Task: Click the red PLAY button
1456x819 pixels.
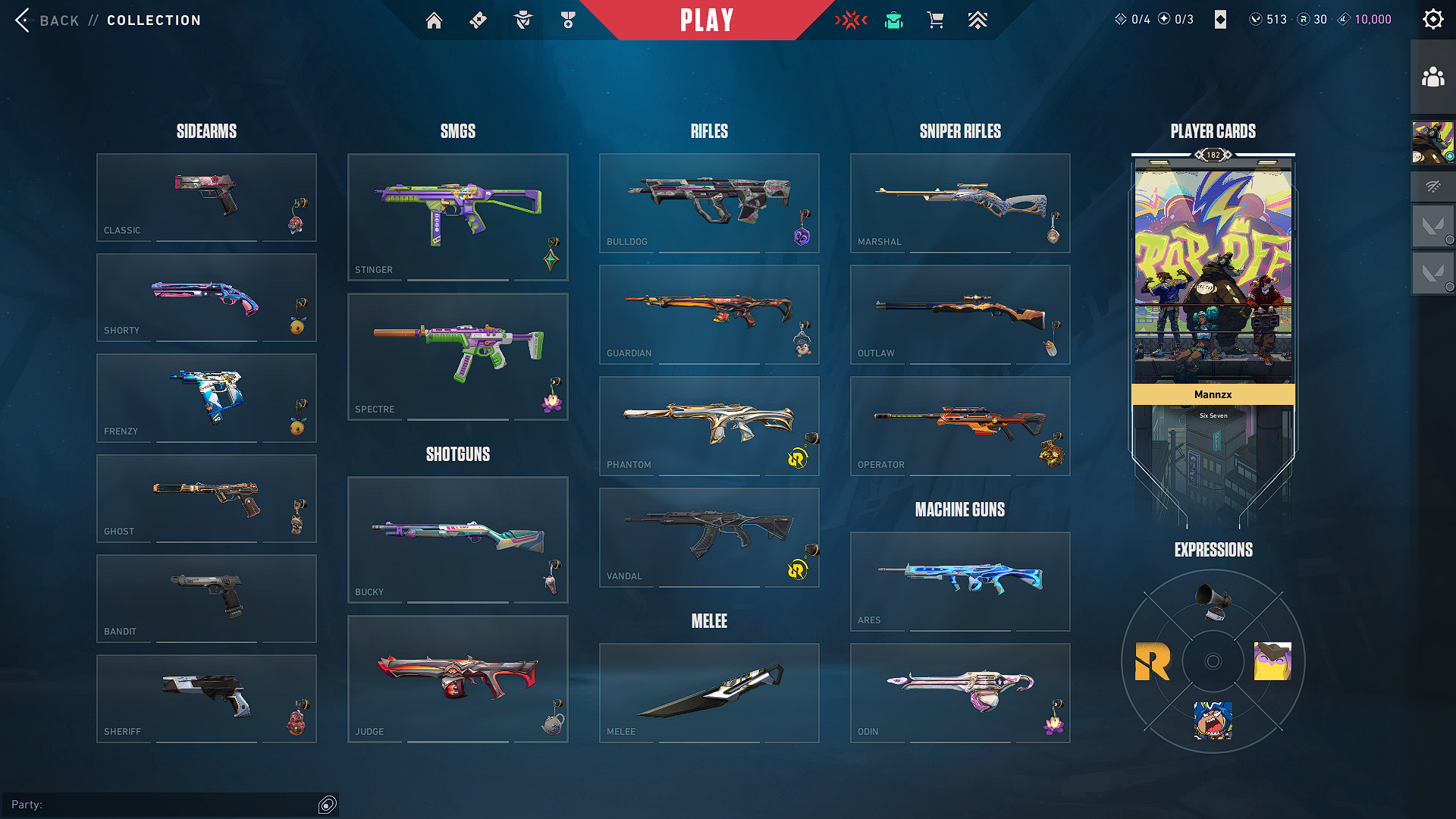Action: click(707, 20)
